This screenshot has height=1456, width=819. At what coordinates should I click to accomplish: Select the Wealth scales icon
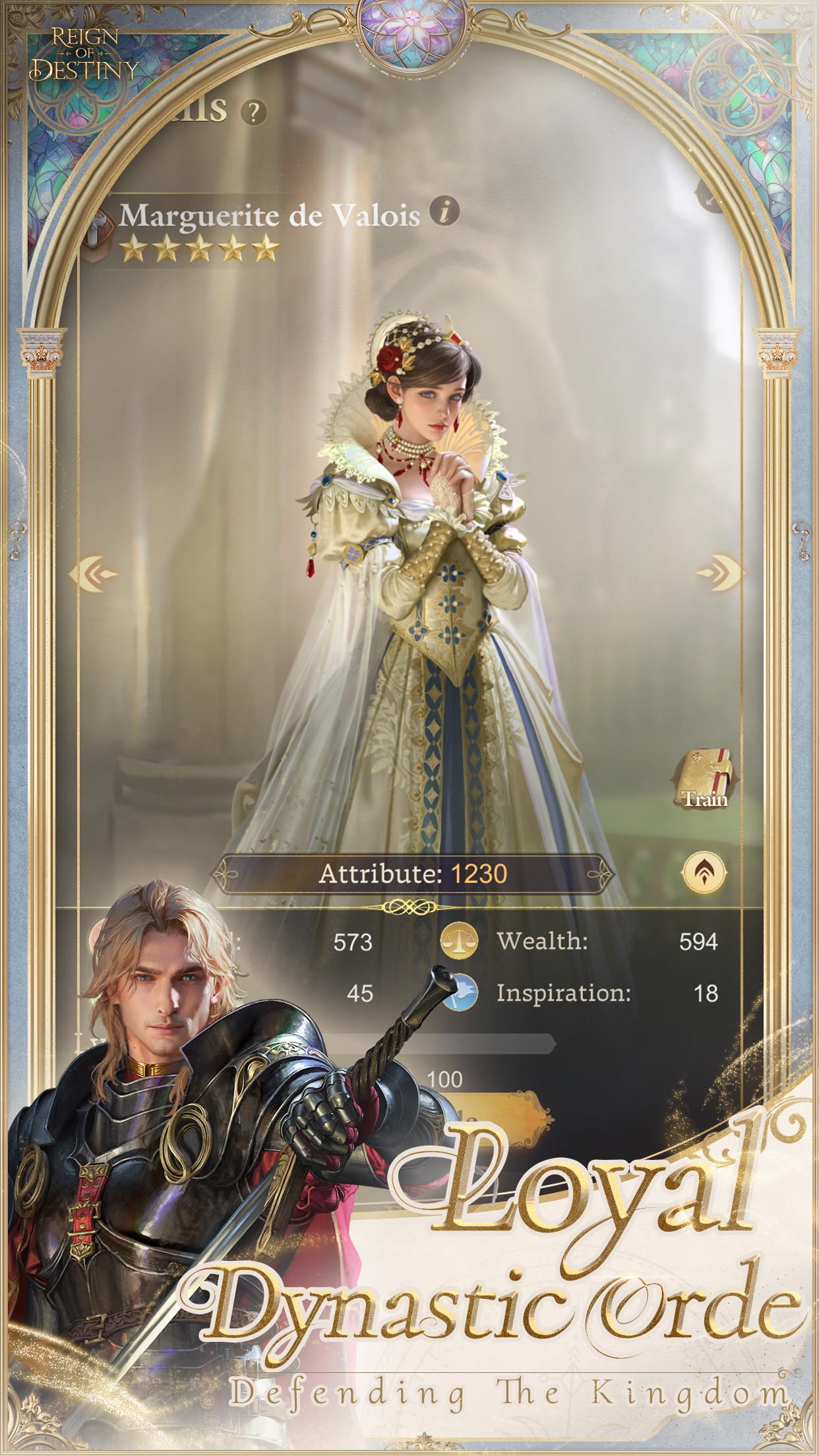click(x=460, y=941)
